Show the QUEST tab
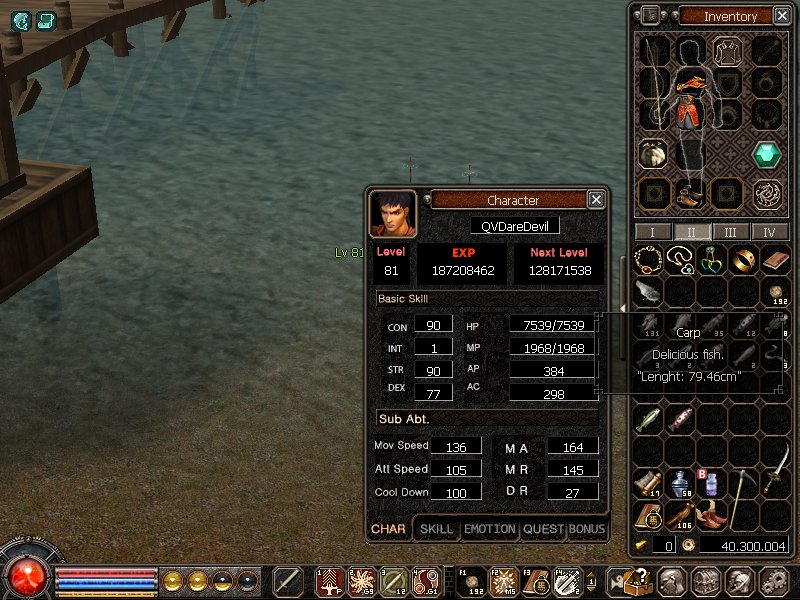Screen dimensions: 800x600 543,529
